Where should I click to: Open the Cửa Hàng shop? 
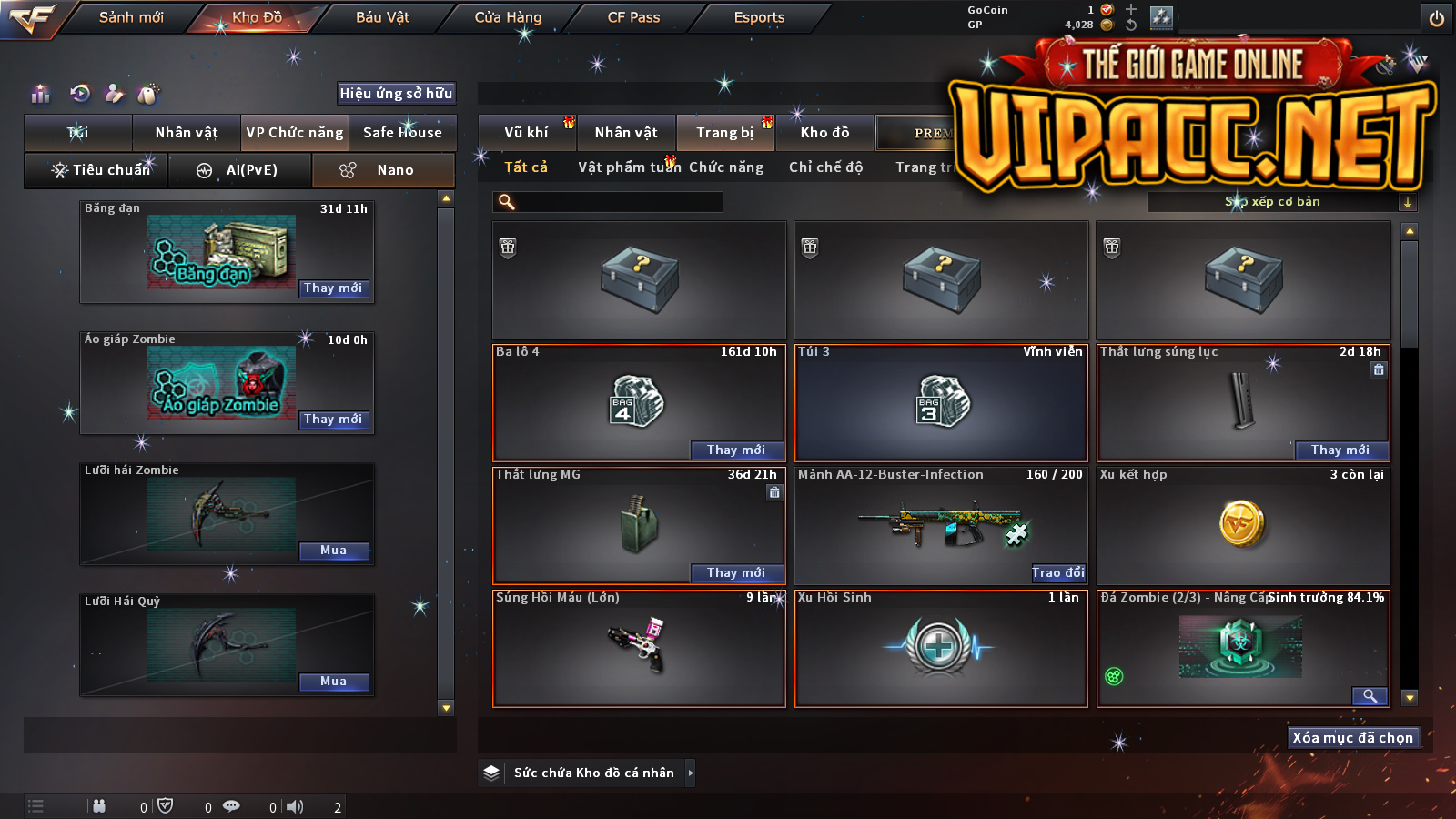(508, 17)
